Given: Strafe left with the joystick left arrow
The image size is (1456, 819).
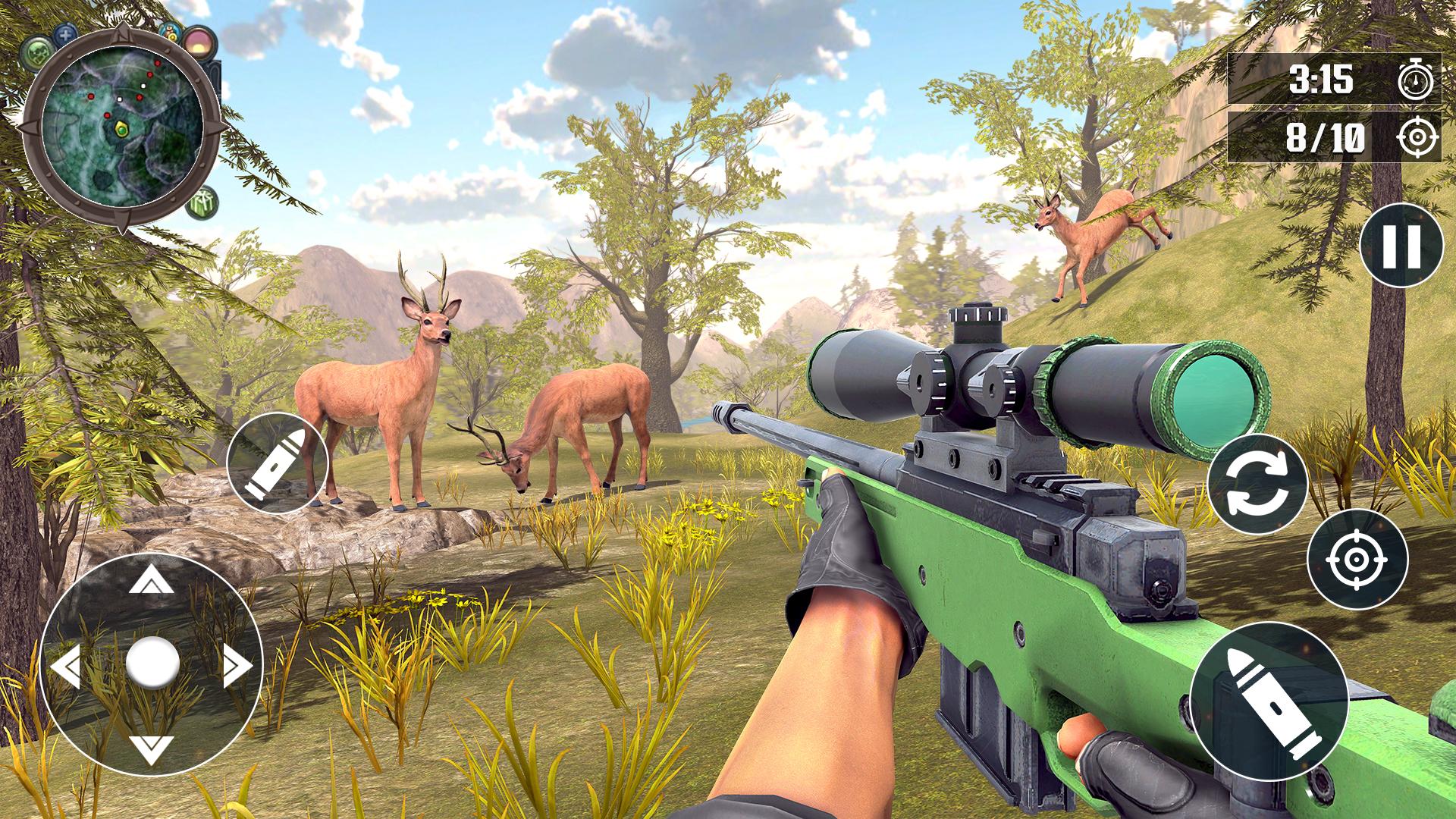Looking at the screenshot, I should click(x=65, y=666).
